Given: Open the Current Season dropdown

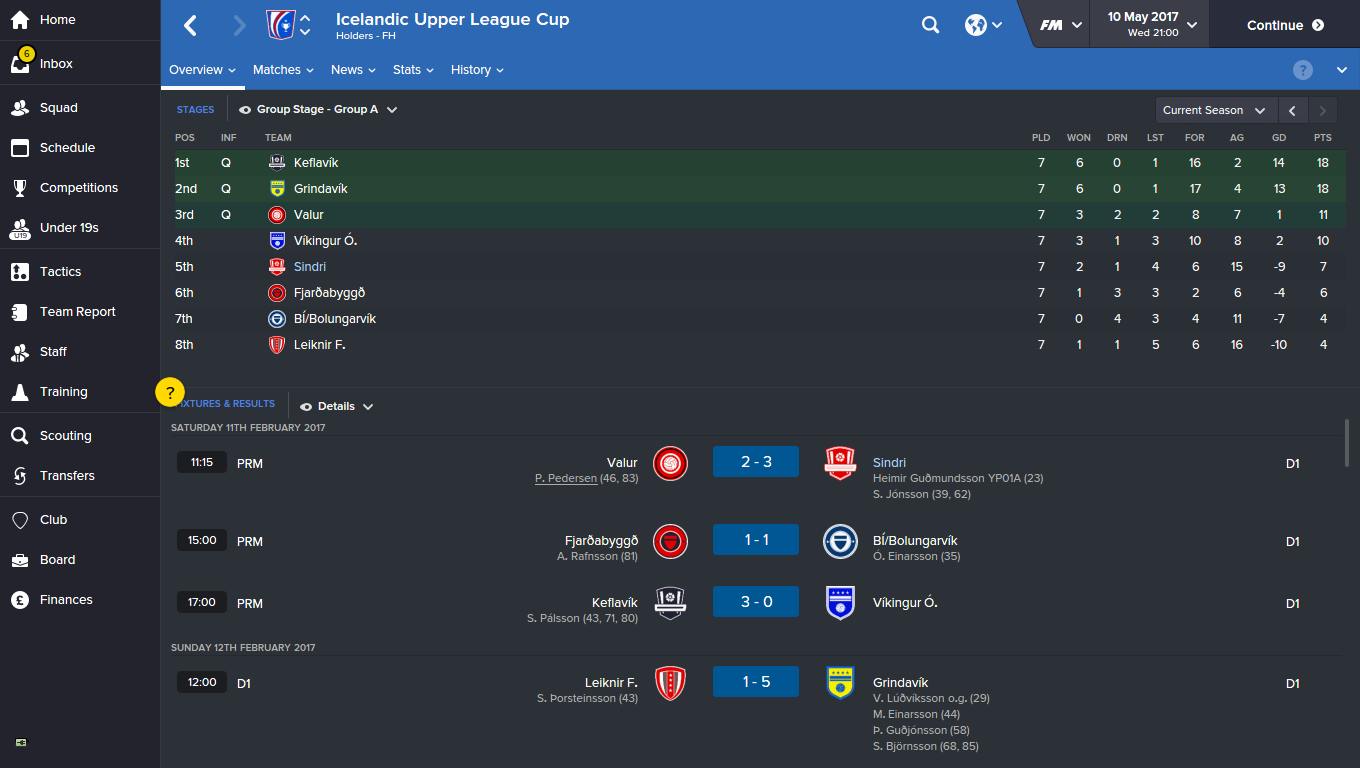Looking at the screenshot, I should point(1212,110).
